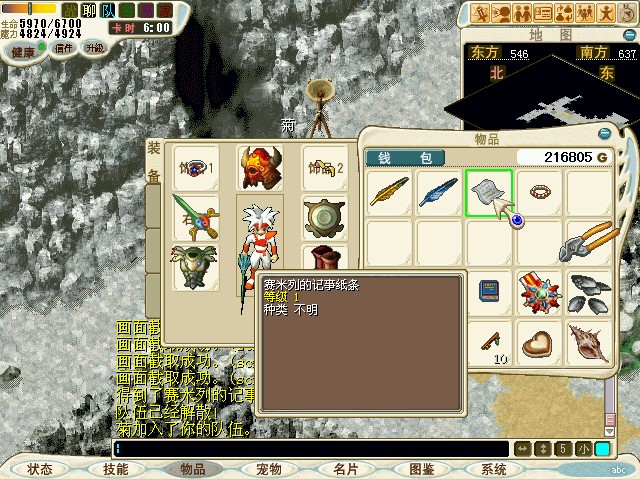
Task: Click the 健康 health button
Action: click(x=23, y=48)
